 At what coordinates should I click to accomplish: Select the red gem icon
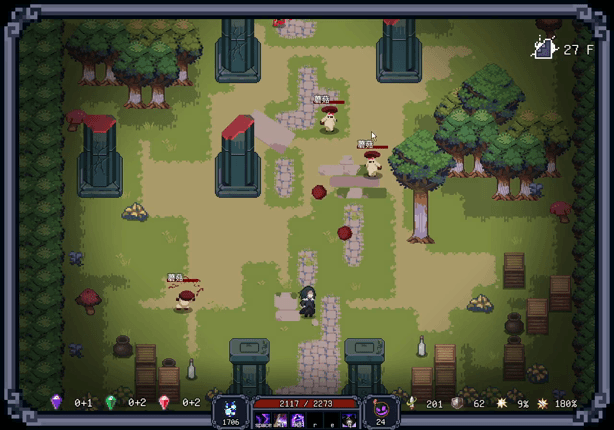coord(164,402)
